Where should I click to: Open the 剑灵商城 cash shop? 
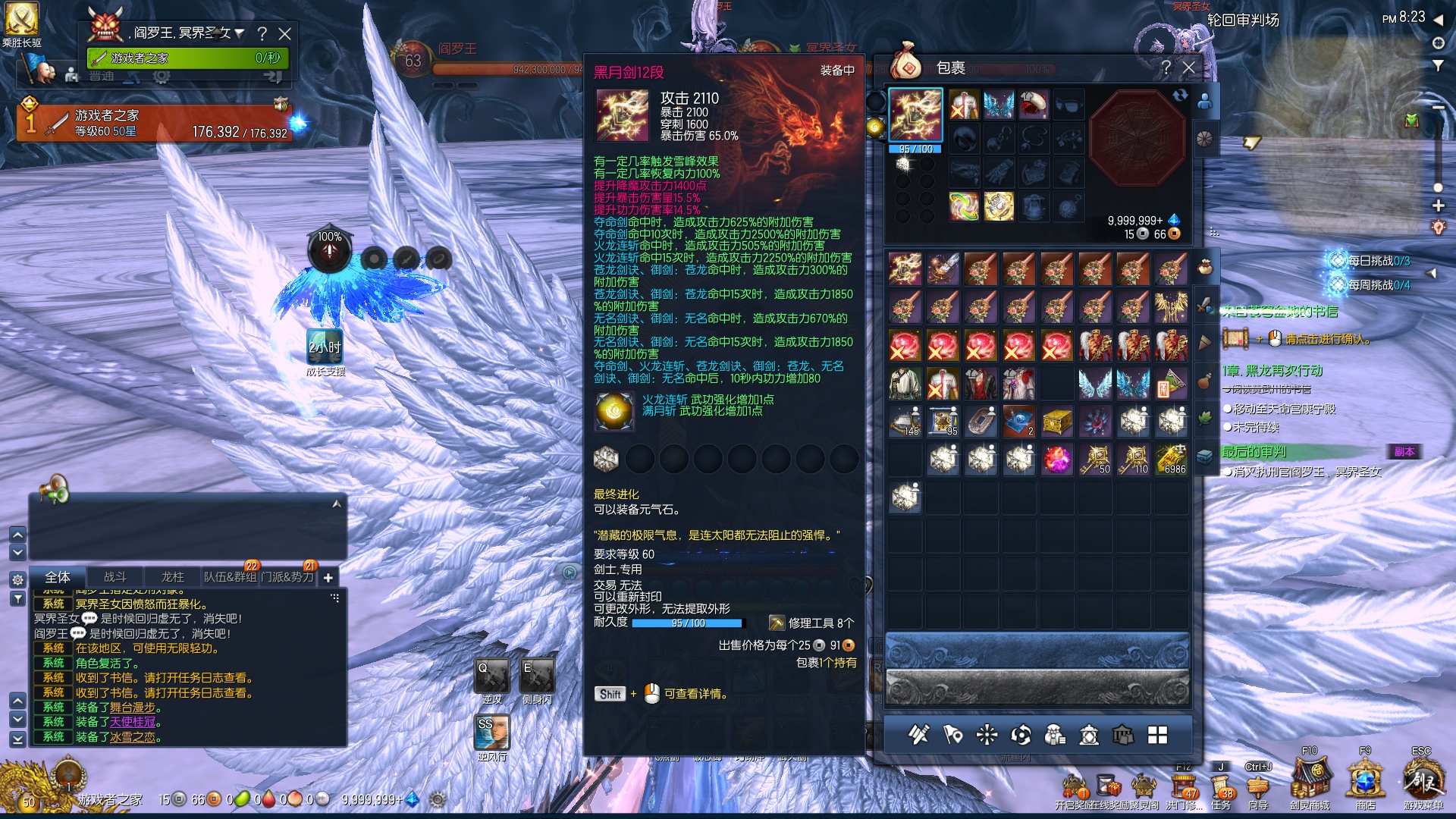(x=1310, y=780)
